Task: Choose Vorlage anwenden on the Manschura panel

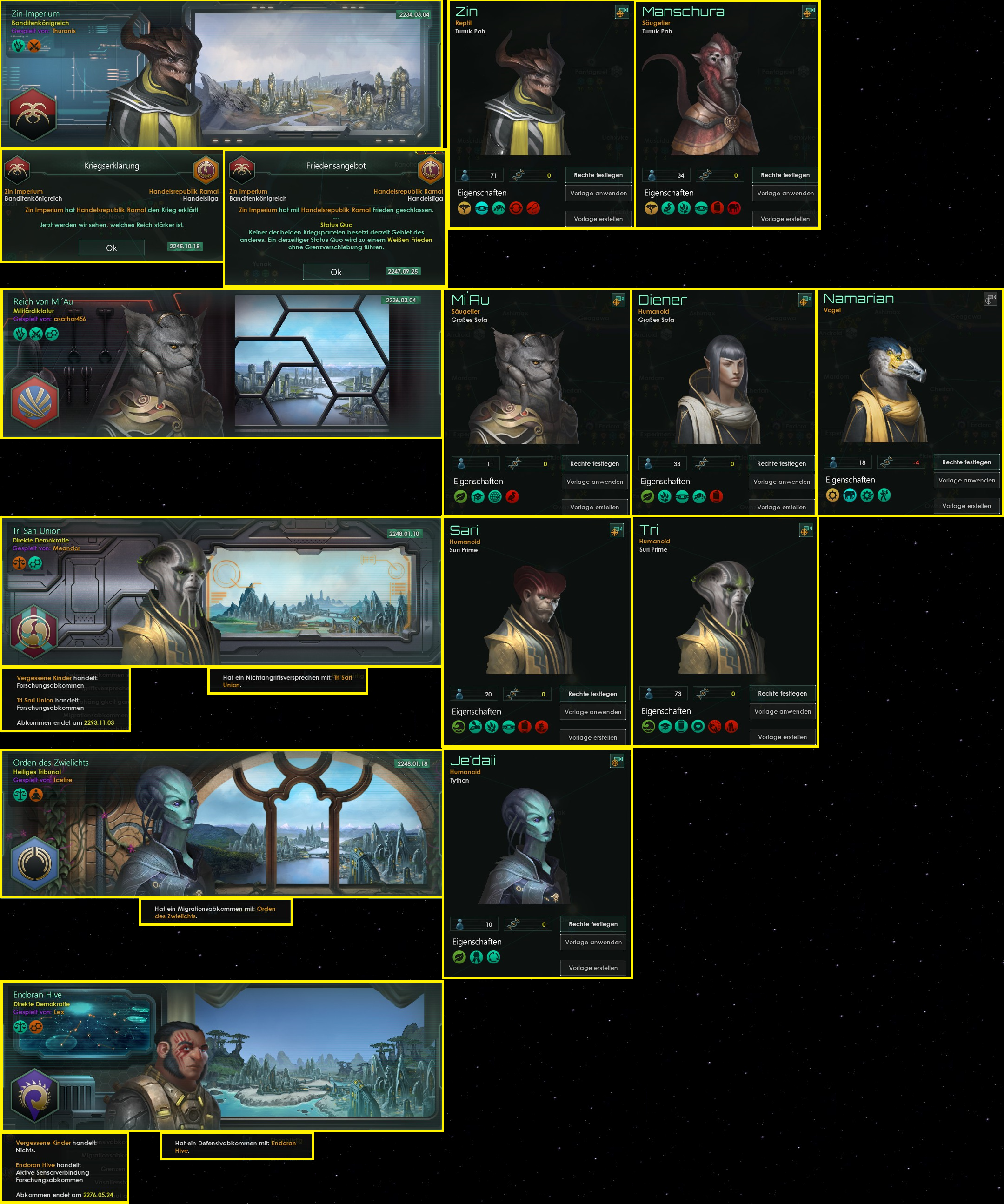Action: pos(785,193)
